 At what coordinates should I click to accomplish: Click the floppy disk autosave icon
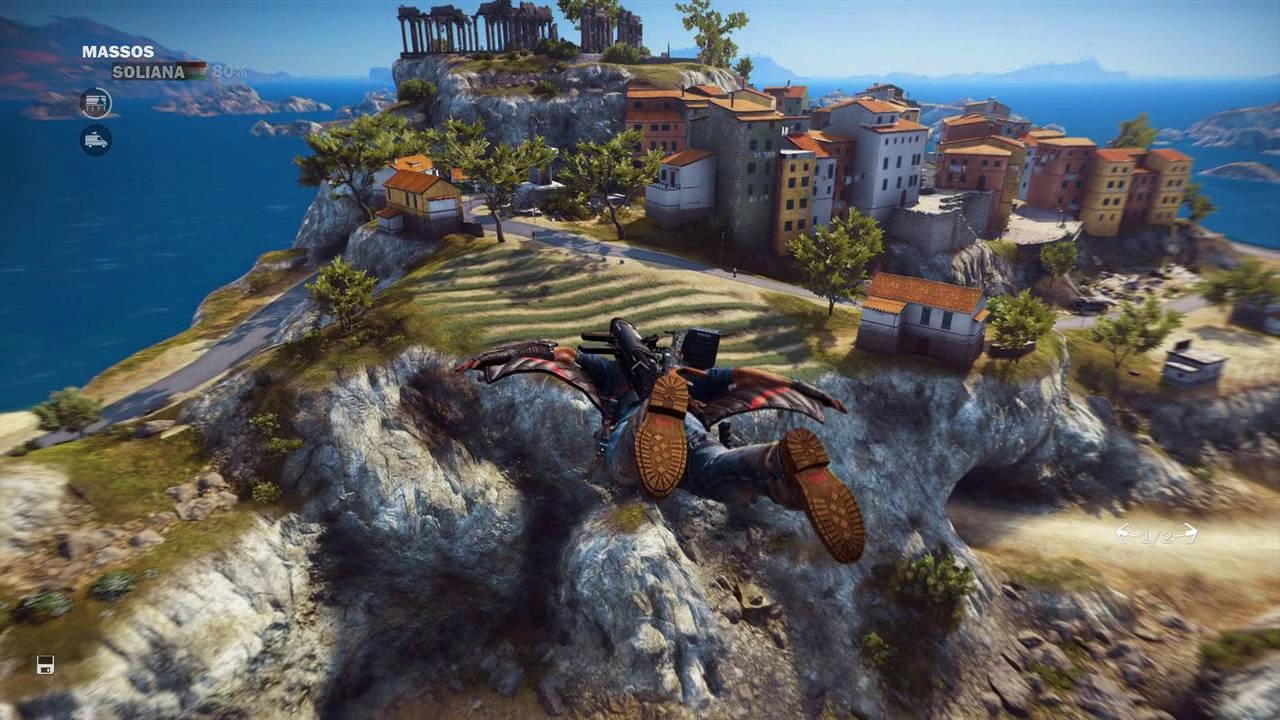tap(45, 665)
